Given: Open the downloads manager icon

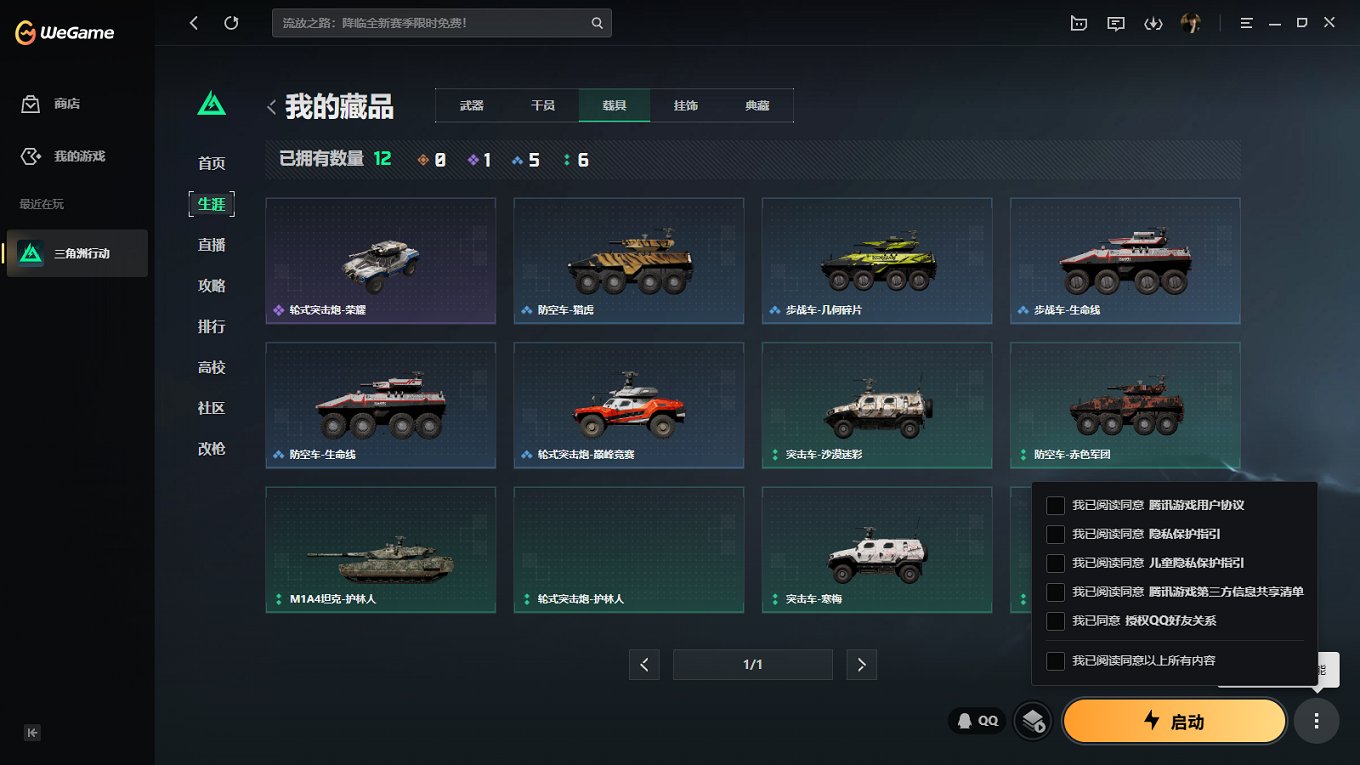Looking at the screenshot, I should tap(1153, 22).
